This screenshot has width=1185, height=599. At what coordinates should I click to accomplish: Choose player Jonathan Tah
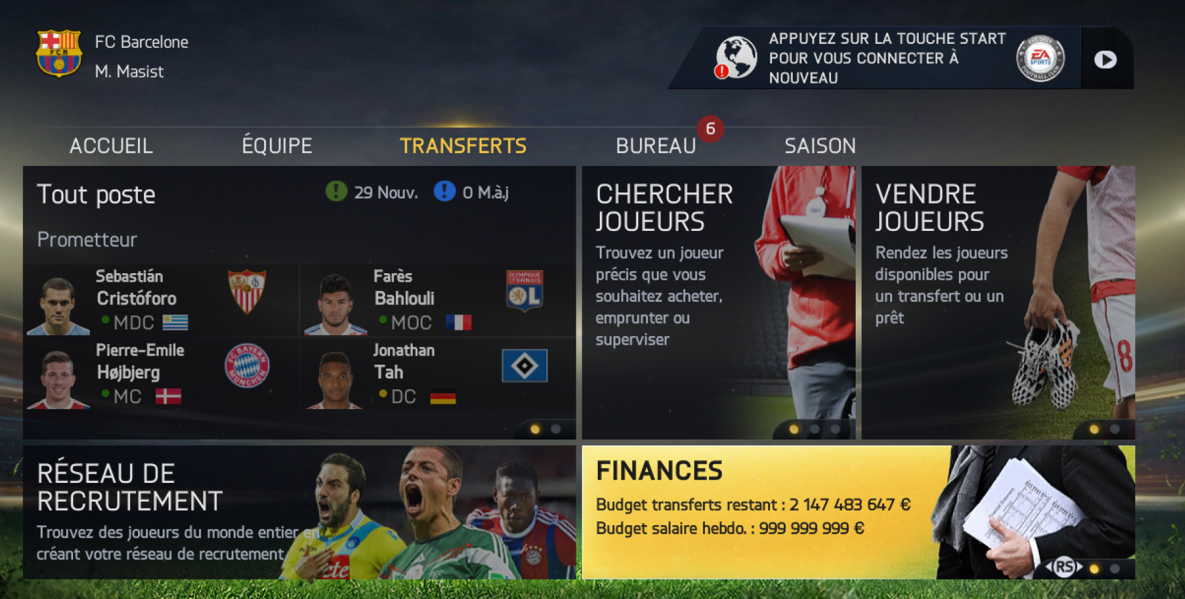[437, 374]
